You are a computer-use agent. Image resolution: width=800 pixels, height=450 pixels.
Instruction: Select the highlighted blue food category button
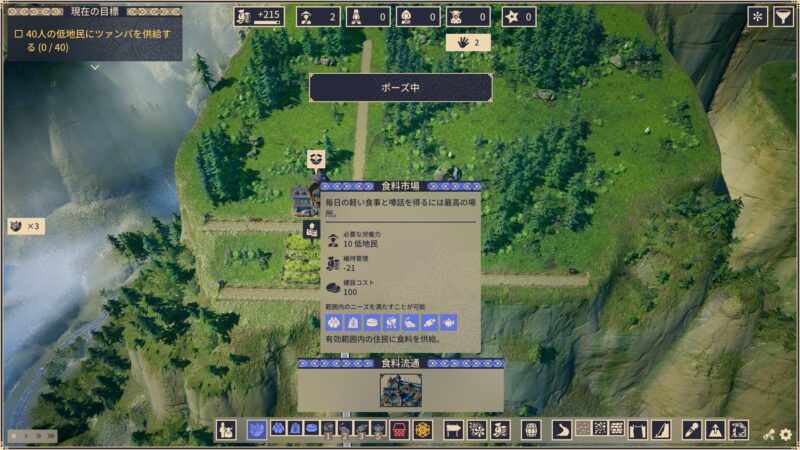pyautogui.click(x=257, y=430)
